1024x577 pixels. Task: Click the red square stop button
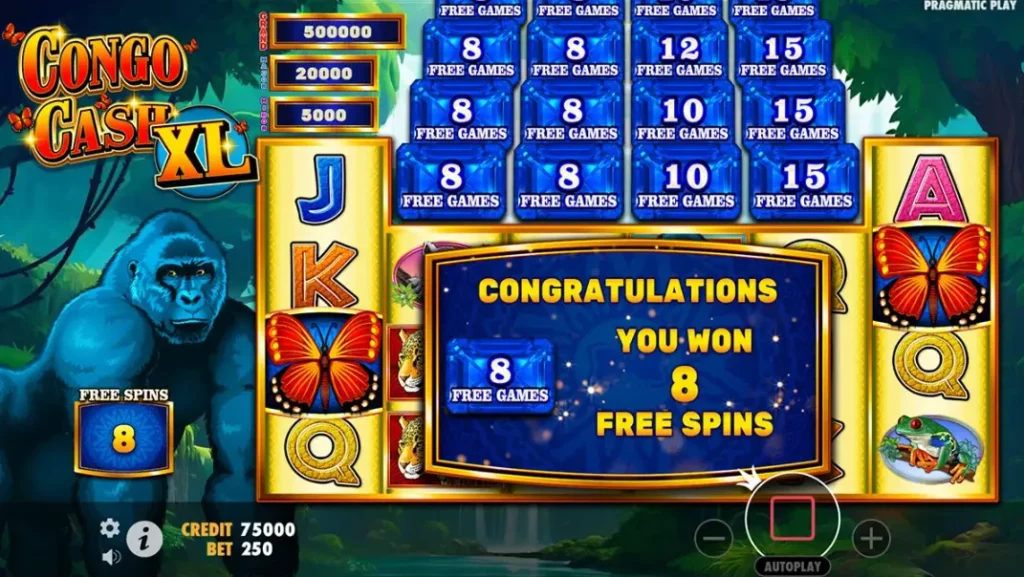click(x=791, y=519)
